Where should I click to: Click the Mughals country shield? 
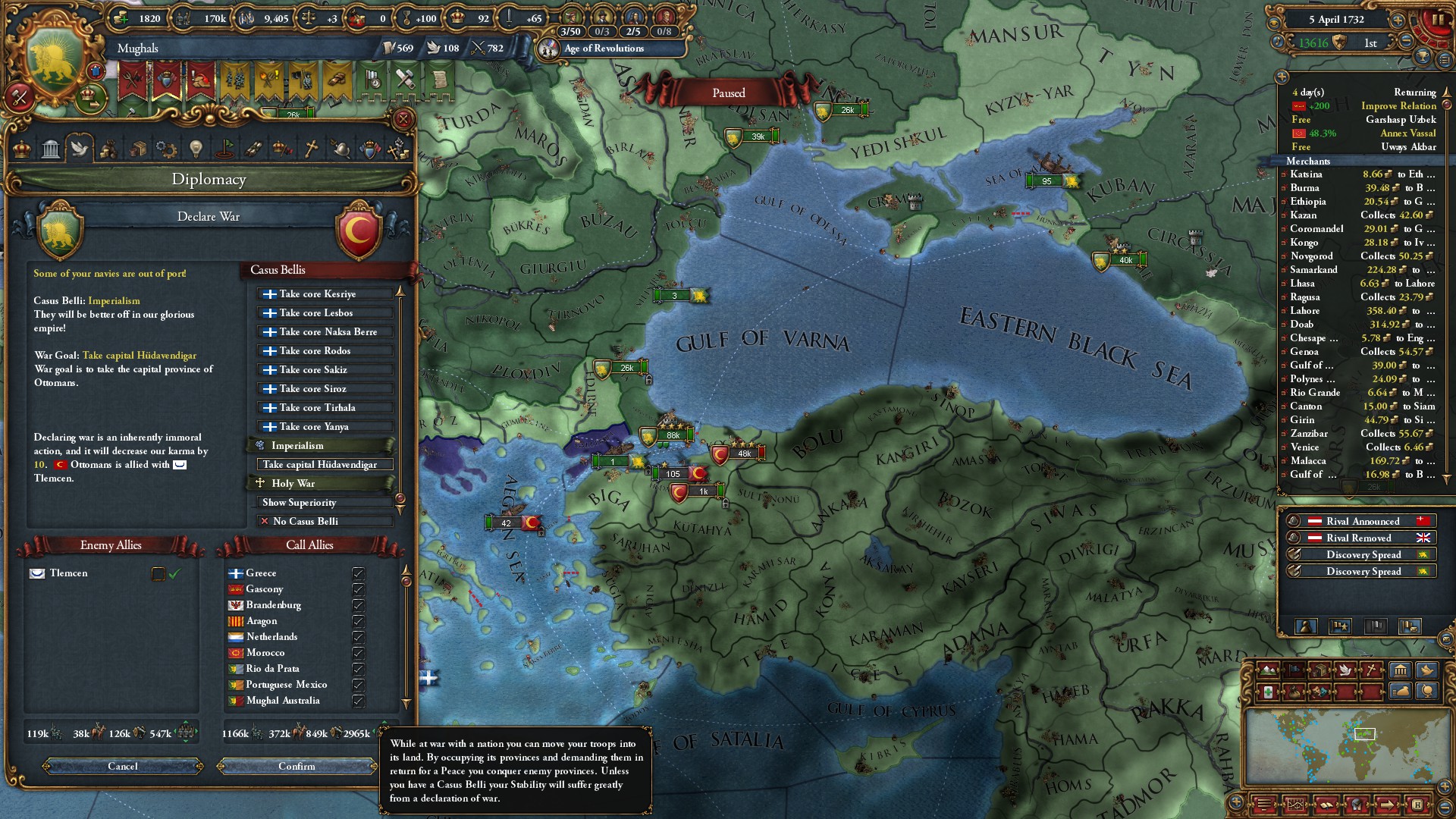pos(55,63)
